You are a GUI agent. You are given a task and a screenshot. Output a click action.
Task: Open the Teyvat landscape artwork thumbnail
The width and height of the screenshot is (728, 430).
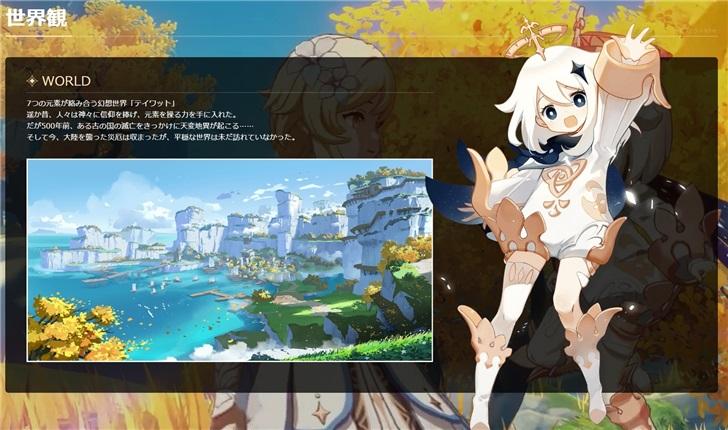[229, 259]
